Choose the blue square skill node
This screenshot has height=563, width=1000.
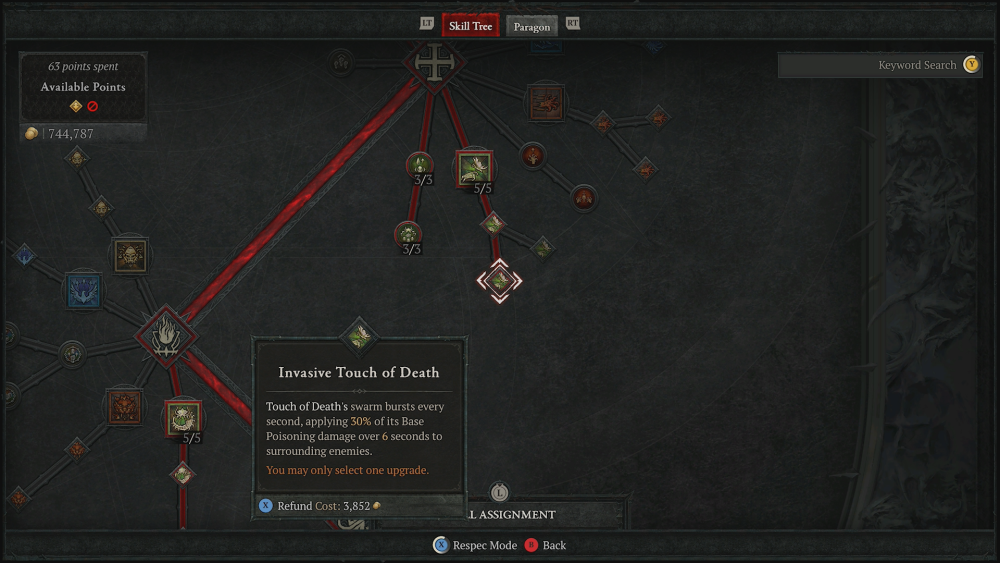[84, 291]
